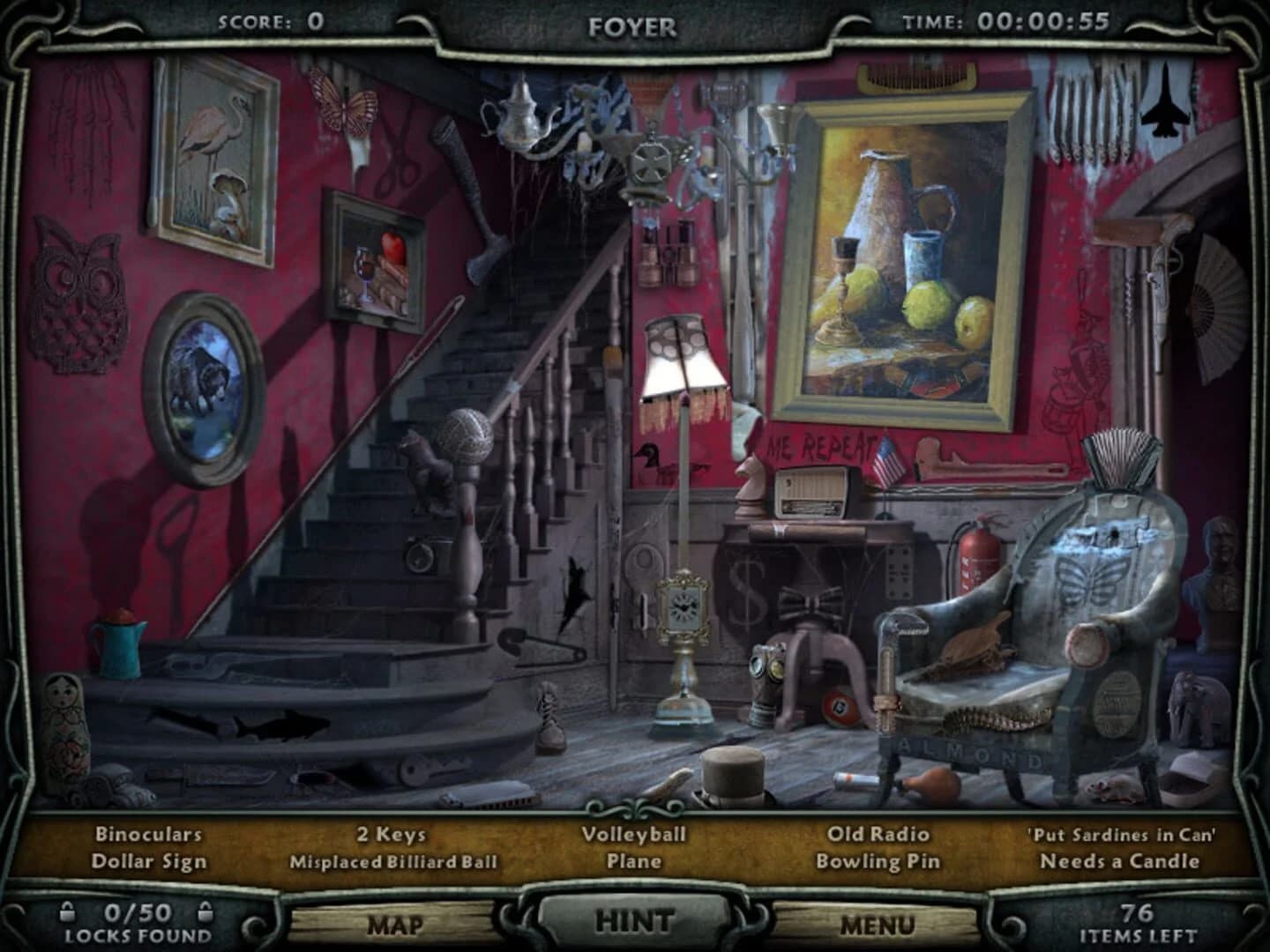This screenshot has width=1270, height=952.
Task: Open the MENU
Action: pos(878,926)
